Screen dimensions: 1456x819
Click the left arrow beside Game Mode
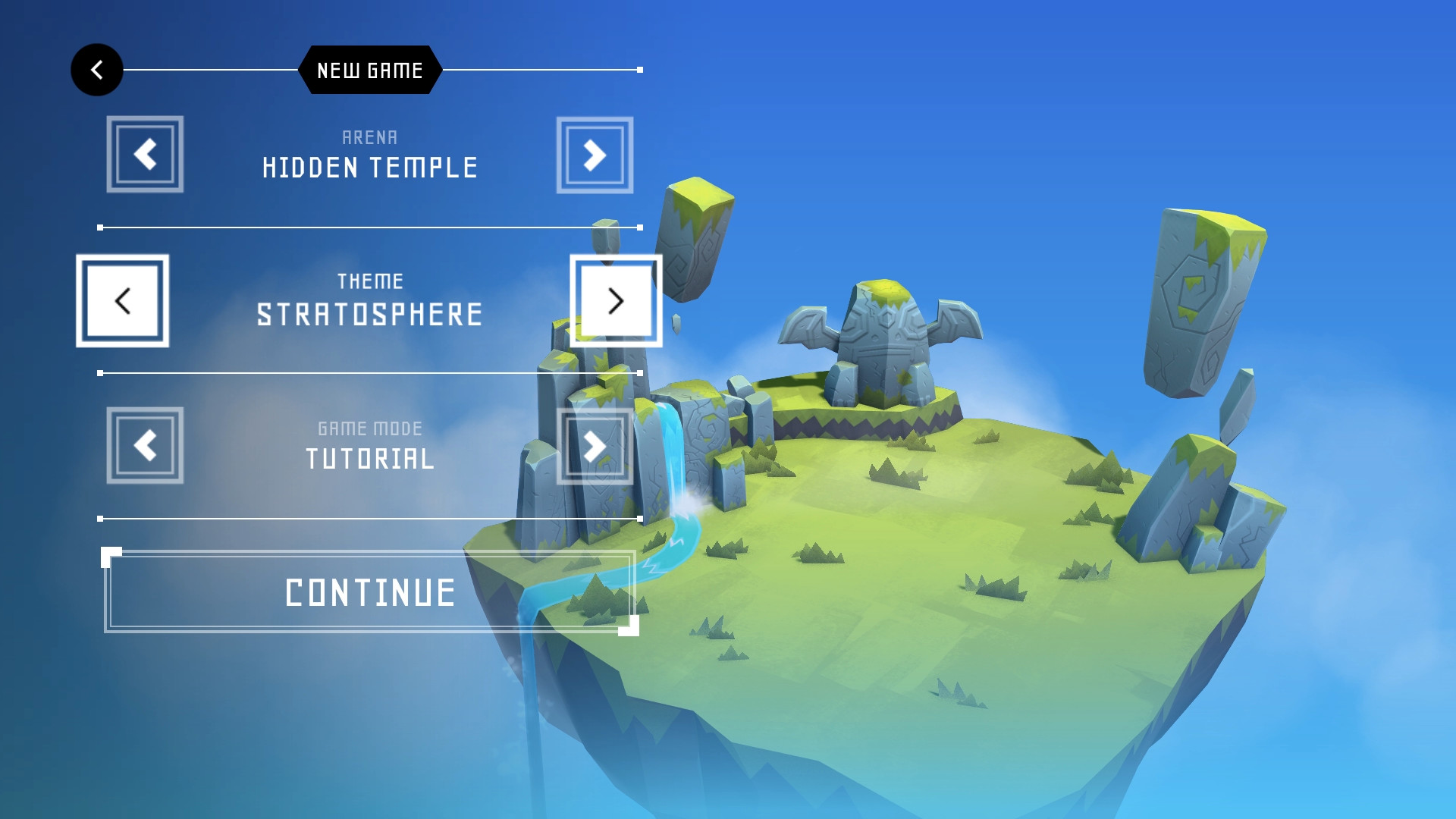[145, 447]
